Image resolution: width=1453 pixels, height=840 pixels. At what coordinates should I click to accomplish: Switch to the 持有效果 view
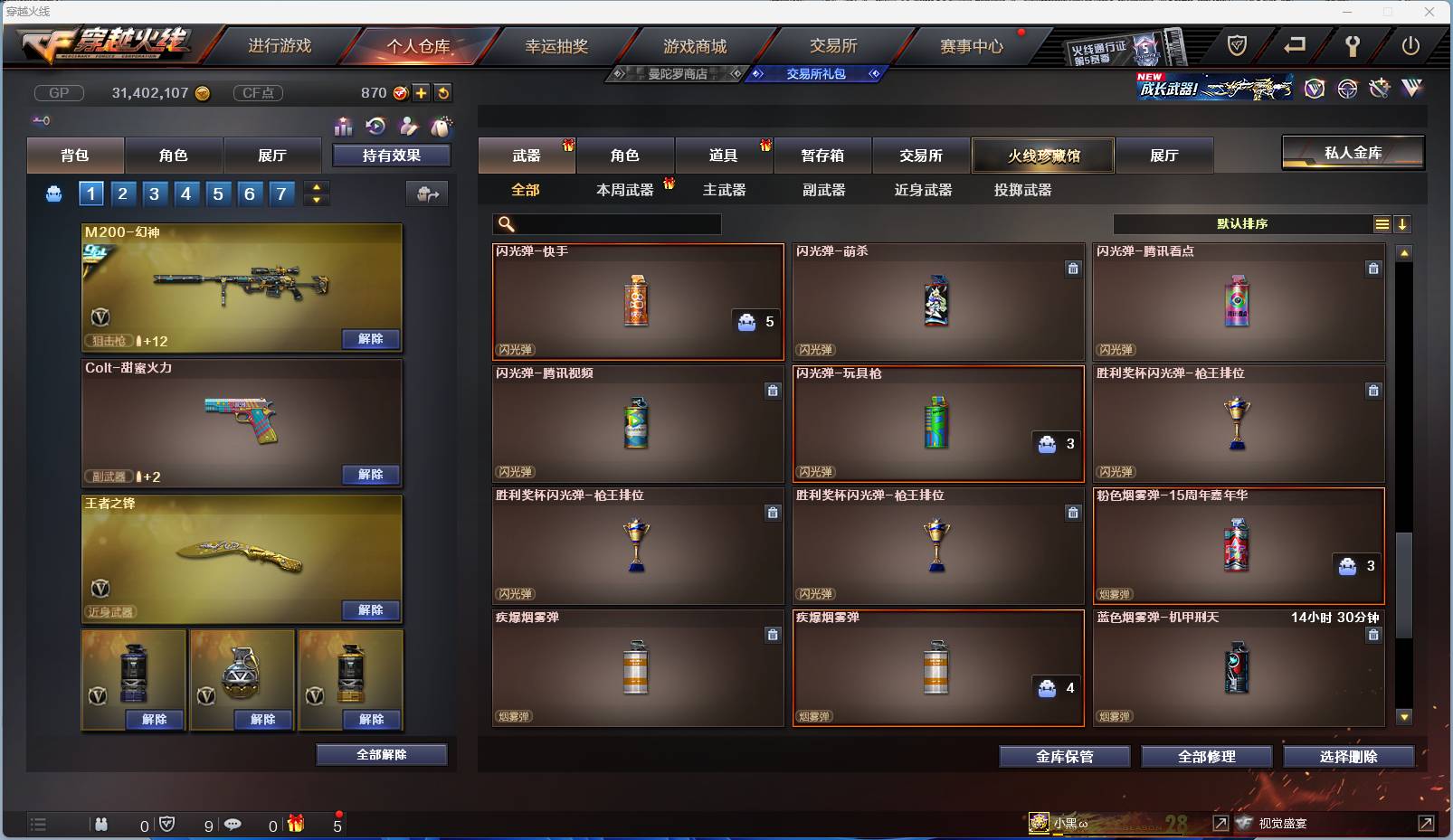point(391,155)
